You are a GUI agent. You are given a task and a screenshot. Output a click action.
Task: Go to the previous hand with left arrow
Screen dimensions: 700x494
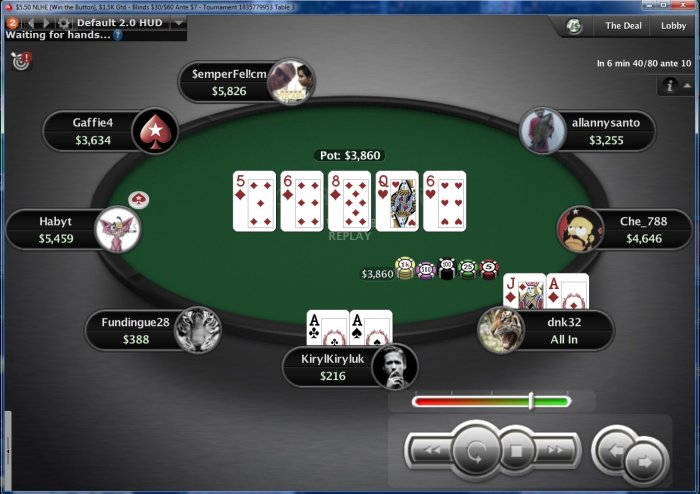(x=612, y=450)
